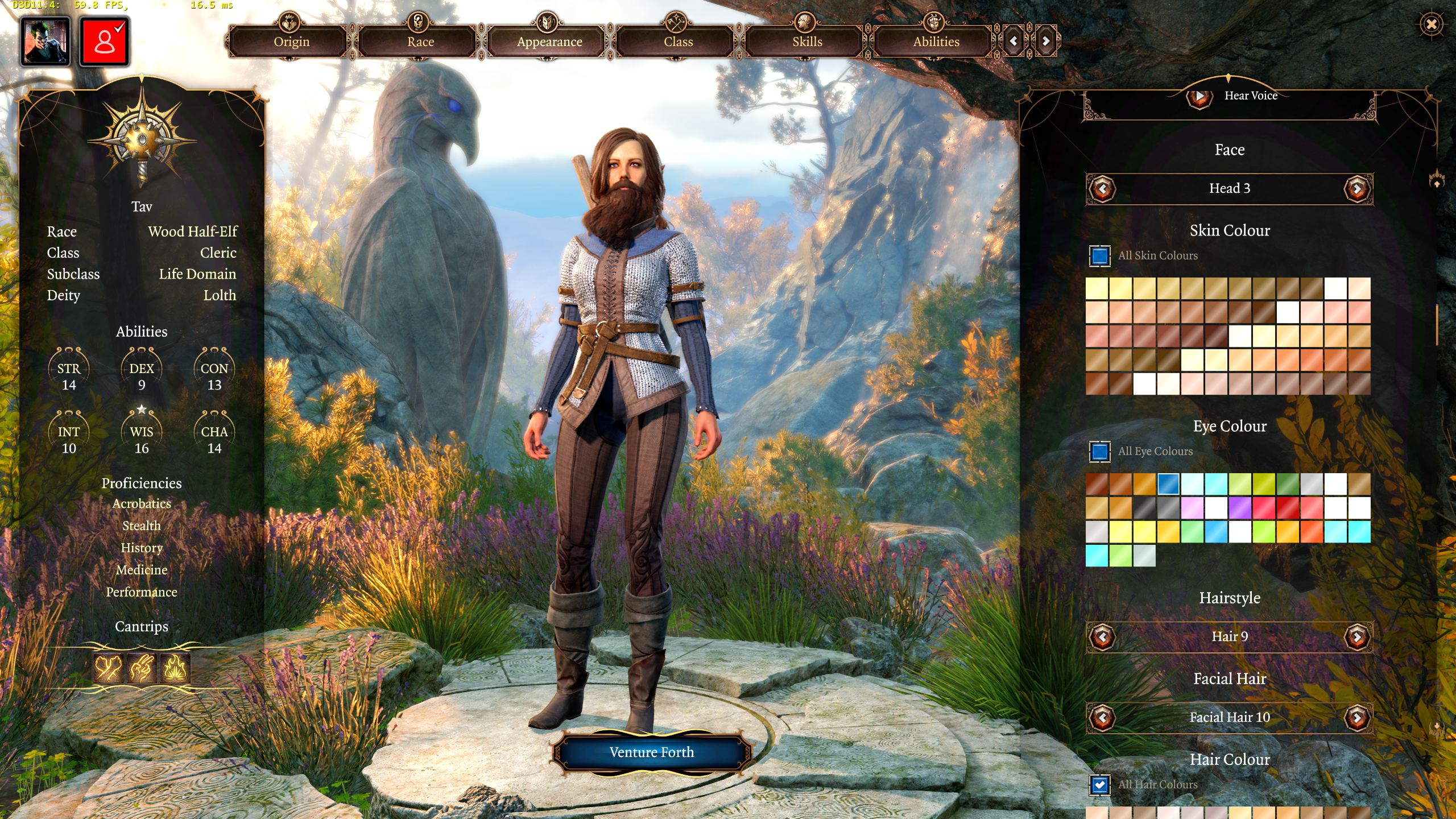Choose the next Head option
The width and height of the screenshot is (1456, 819).
click(x=1357, y=189)
